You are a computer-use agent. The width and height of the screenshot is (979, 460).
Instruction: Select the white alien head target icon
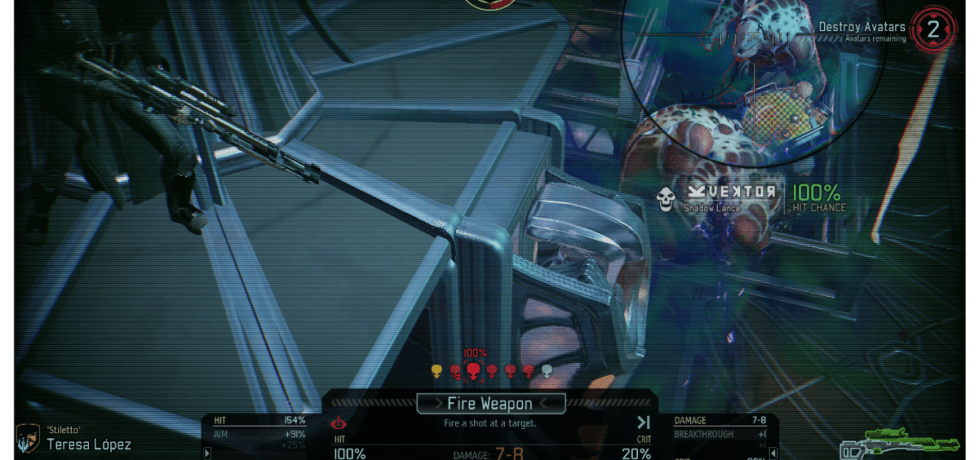pos(547,371)
